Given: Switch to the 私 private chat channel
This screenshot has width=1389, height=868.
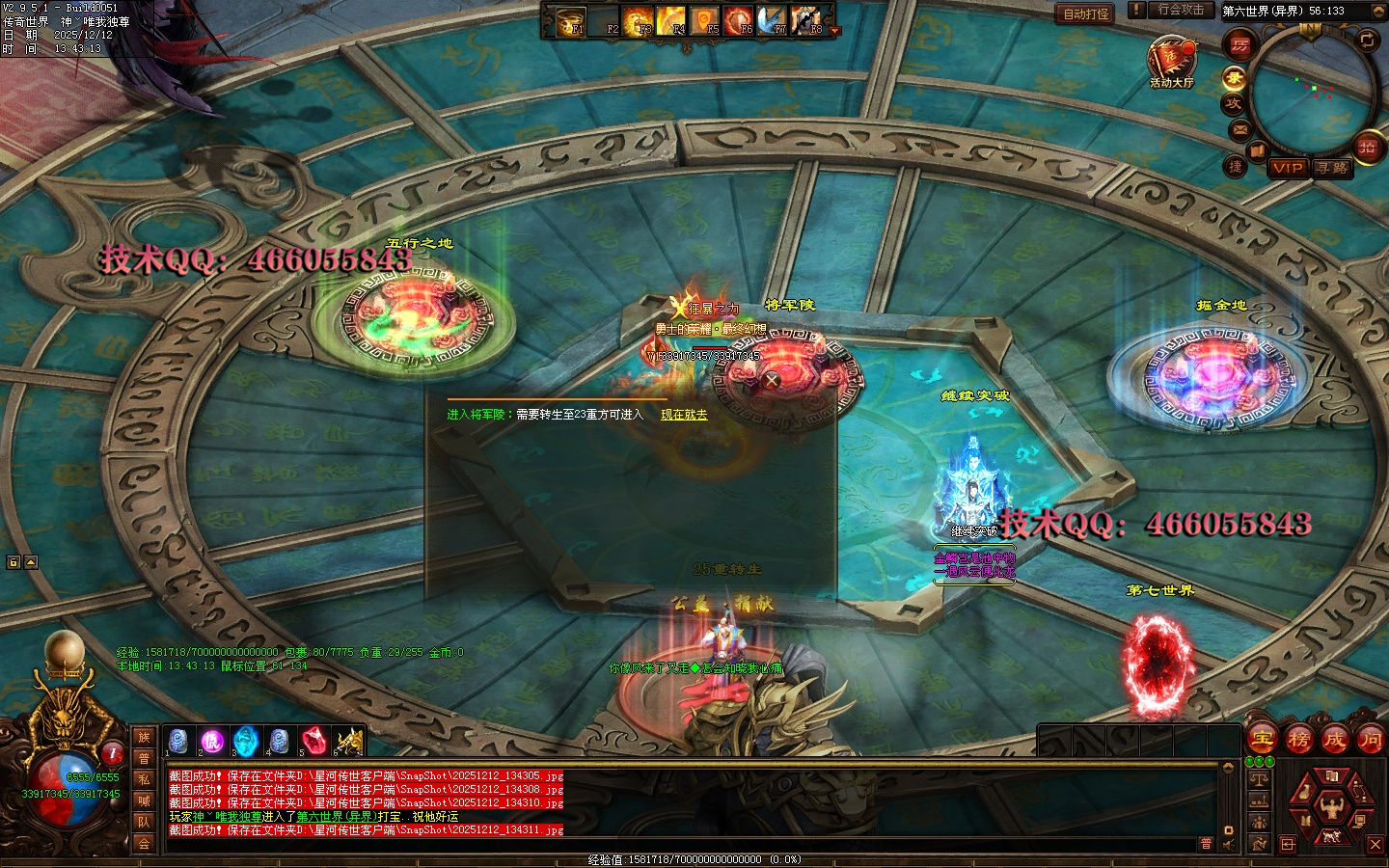Looking at the screenshot, I should point(144,779).
